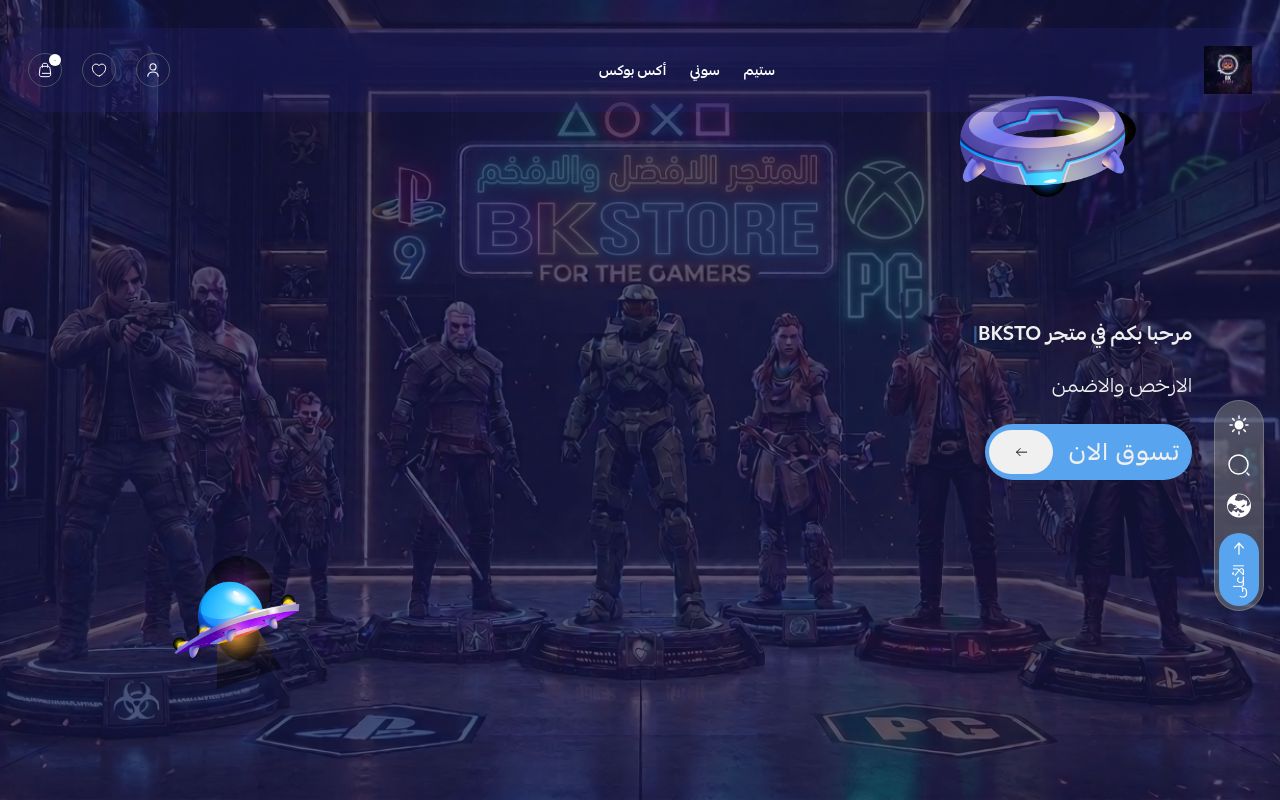The width and height of the screenshot is (1280, 800).
Task: Toggle the sun light-mode theme icon
Action: tap(1239, 426)
